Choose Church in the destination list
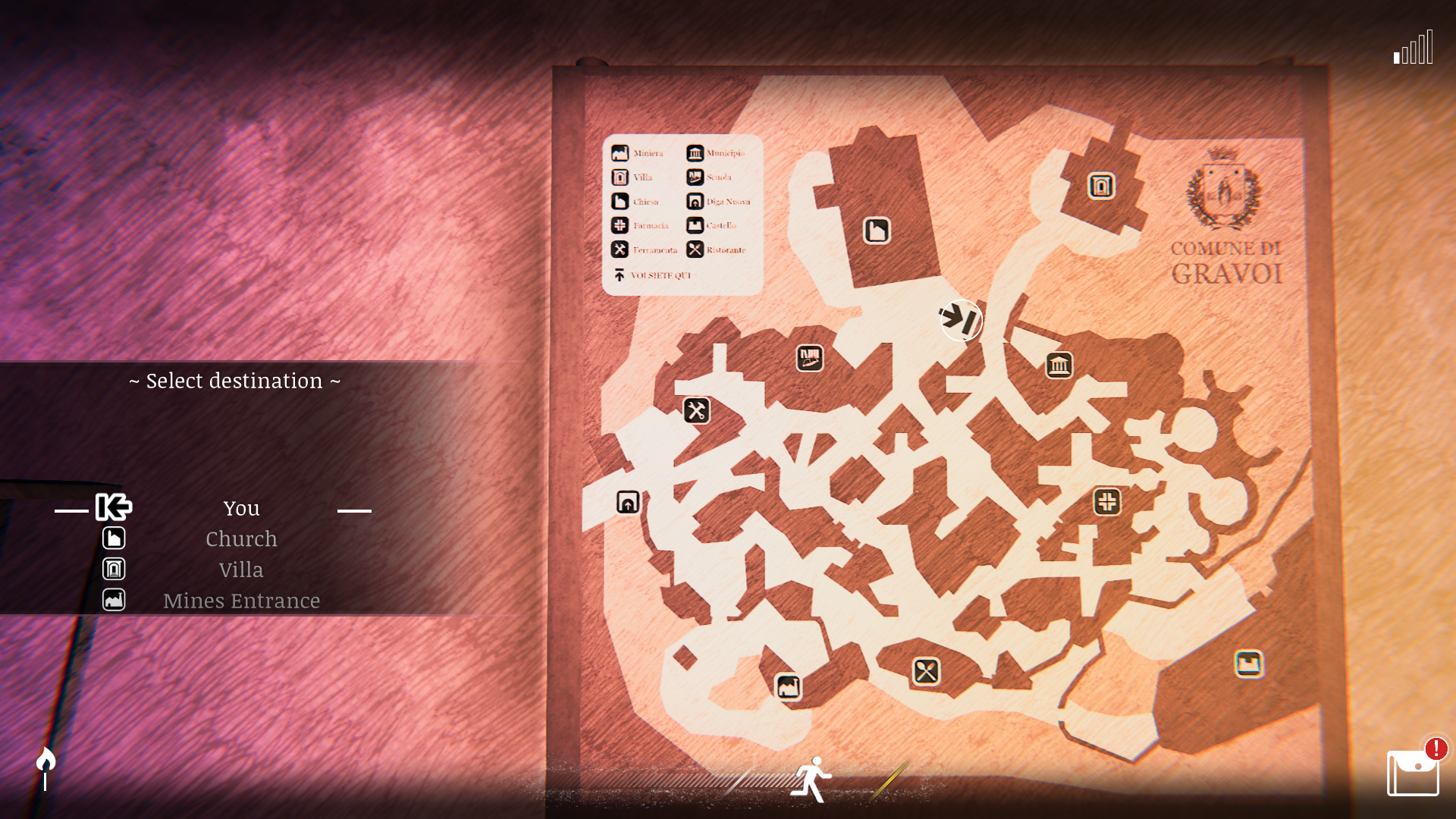 [x=241, y=539]
